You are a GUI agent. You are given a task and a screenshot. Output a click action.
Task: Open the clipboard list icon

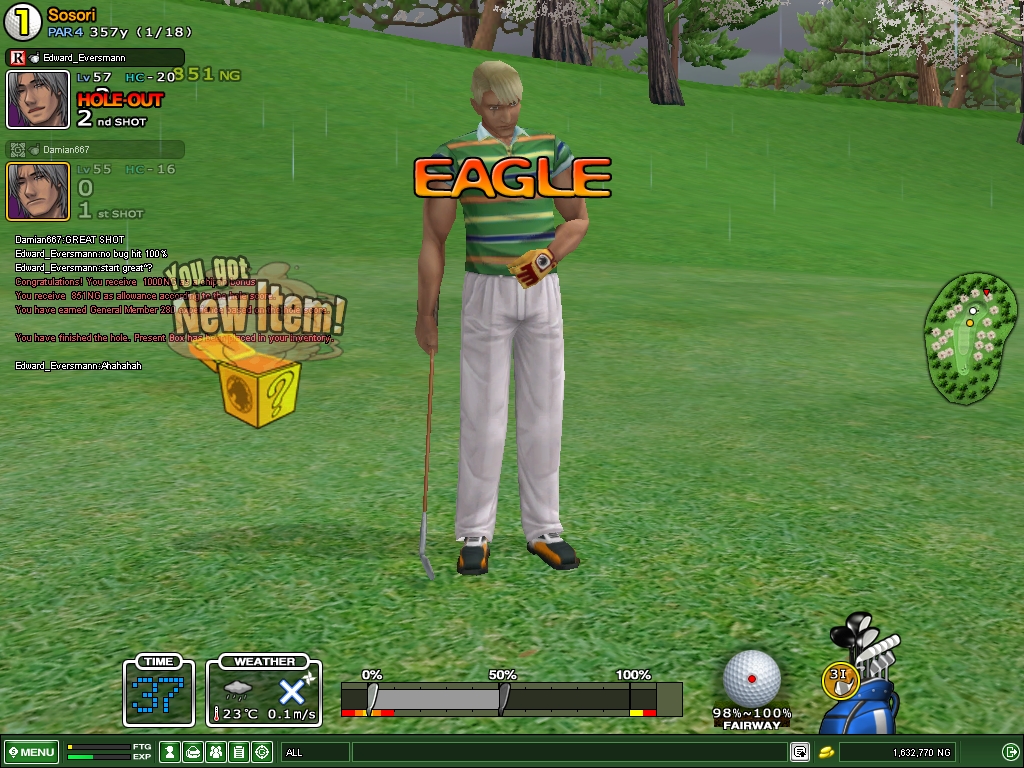(239, 752)
